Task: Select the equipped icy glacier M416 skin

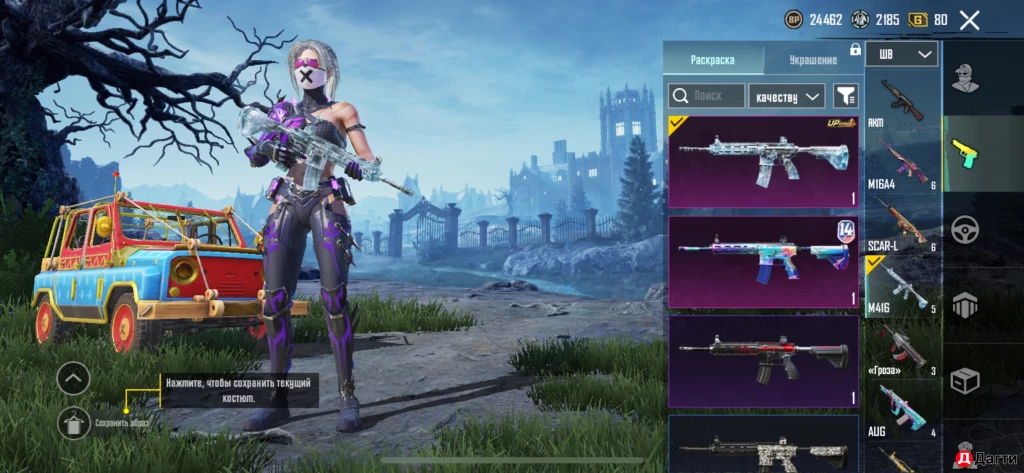Action: tap(762, 161)
